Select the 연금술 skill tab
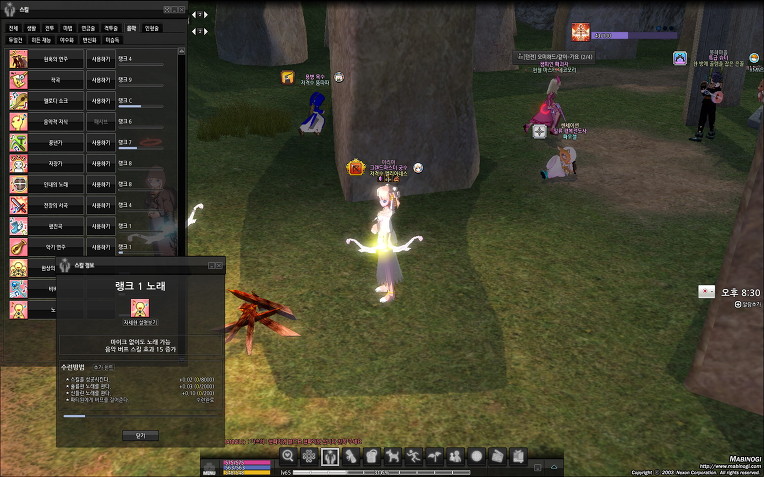764x477 pixels. 88,28
